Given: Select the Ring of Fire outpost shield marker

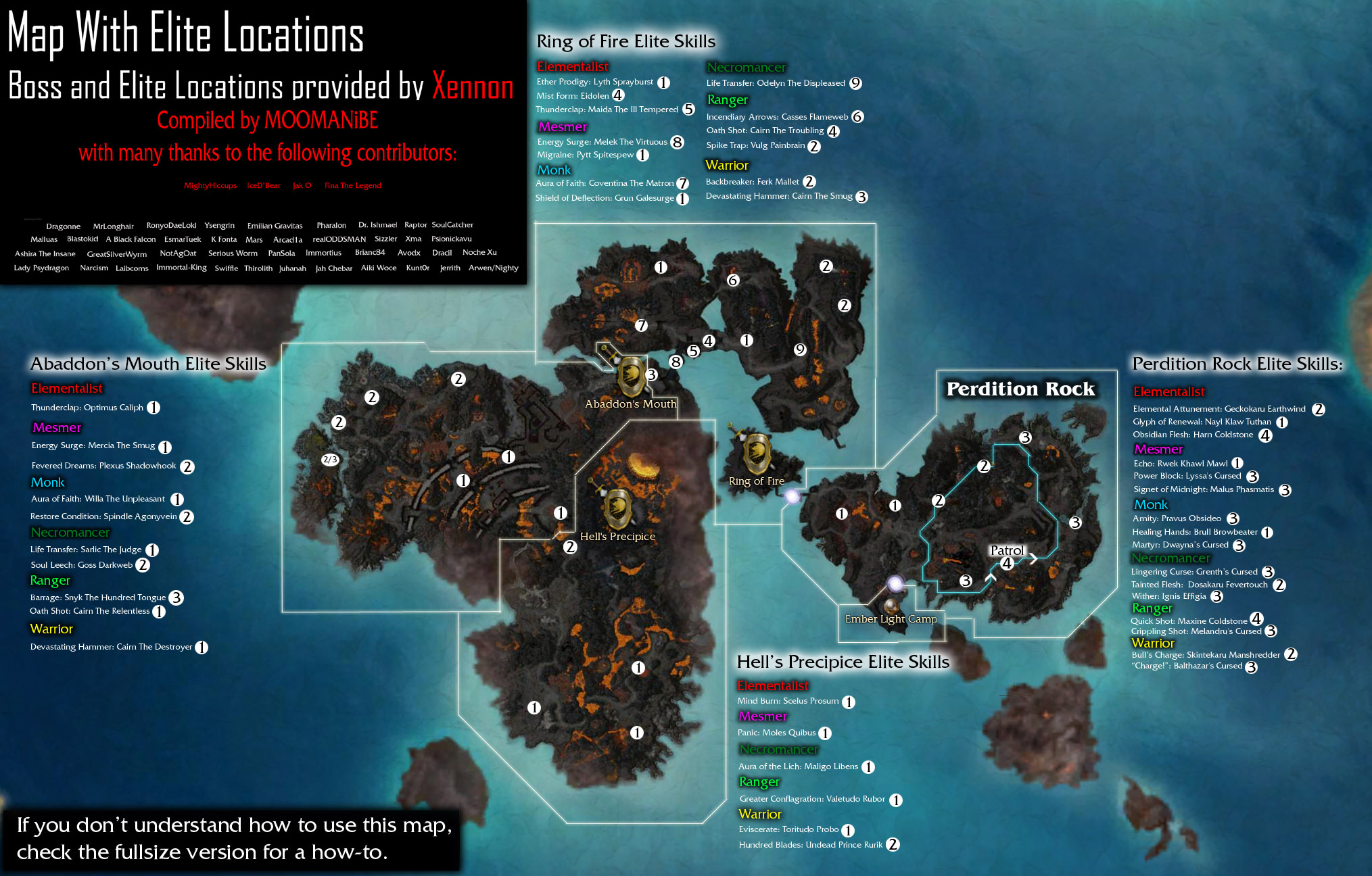Looking at the screenshot, I should point(757,453).
